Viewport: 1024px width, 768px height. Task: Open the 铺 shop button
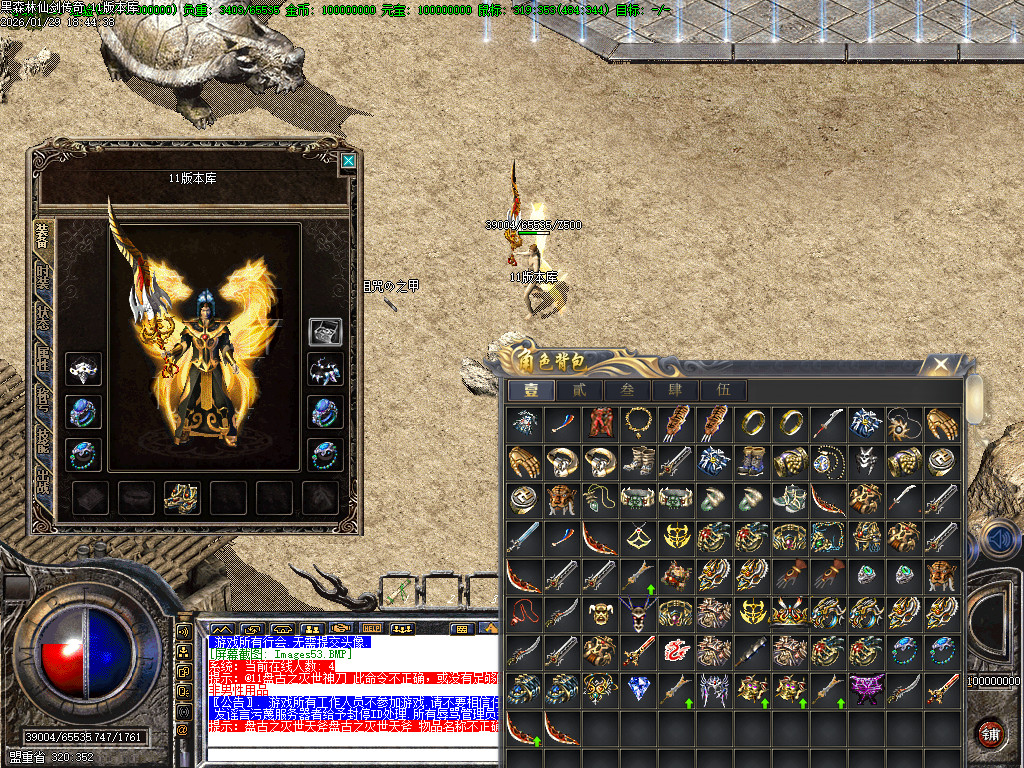point(990,733)
